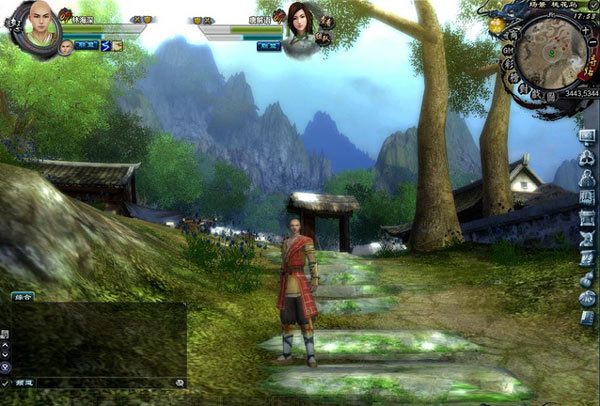This screenshot has width=600, height=406.
Task: Click the GM button beside the minimap
Action: pyautogui.click(x=507, y=48)
